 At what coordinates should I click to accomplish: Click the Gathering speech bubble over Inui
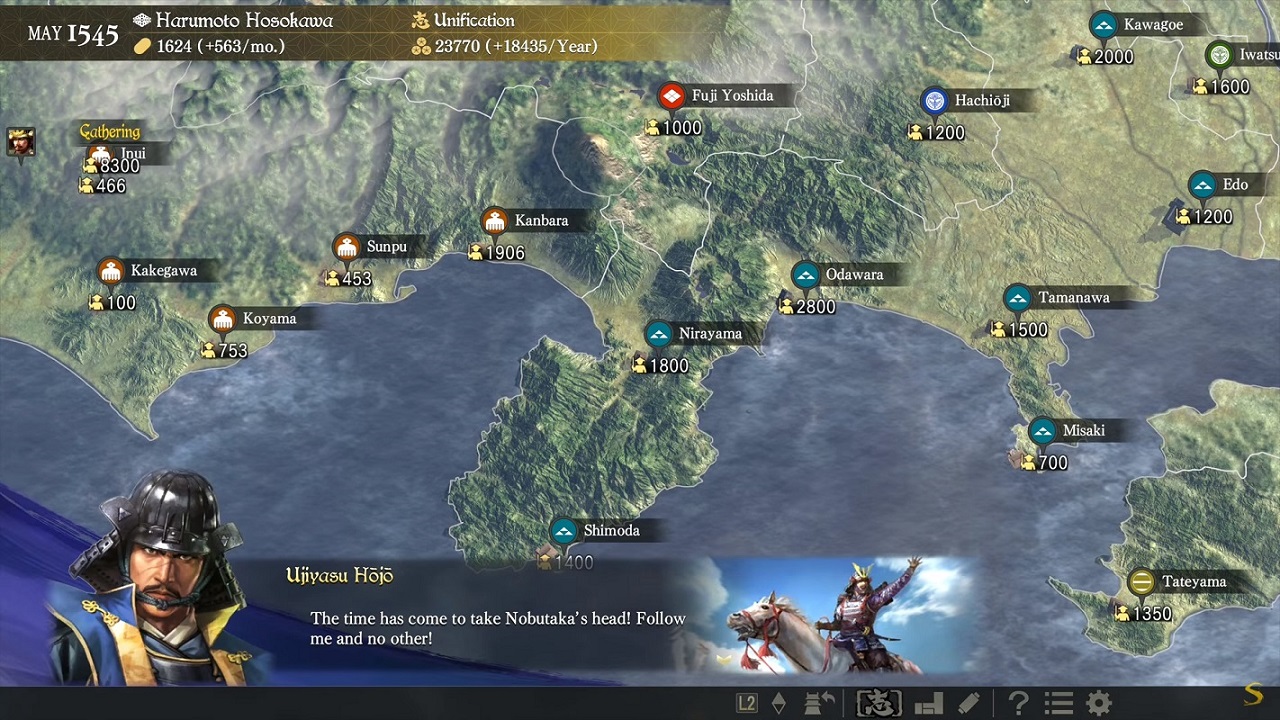110,131
